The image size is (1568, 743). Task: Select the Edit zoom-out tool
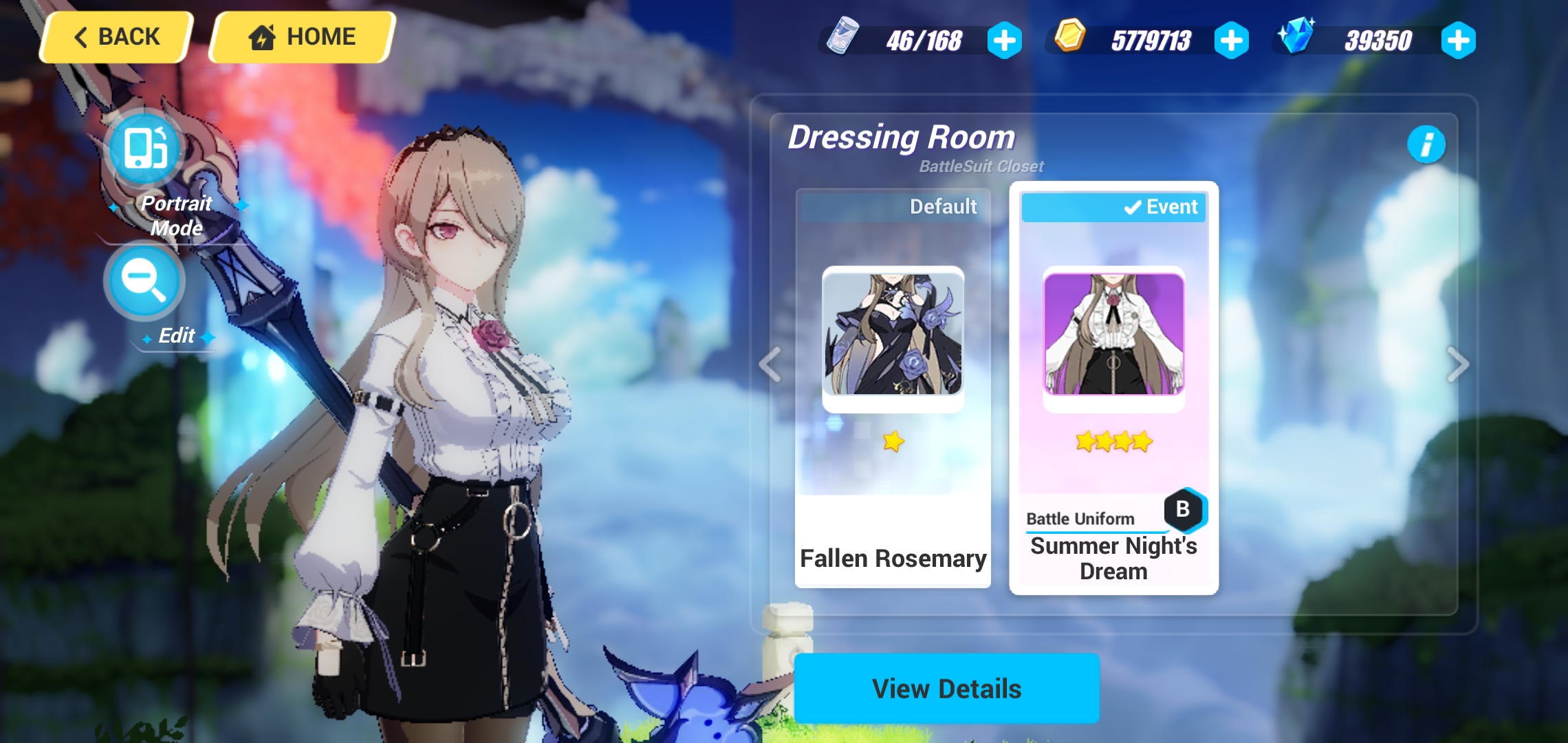pos(144,281)
